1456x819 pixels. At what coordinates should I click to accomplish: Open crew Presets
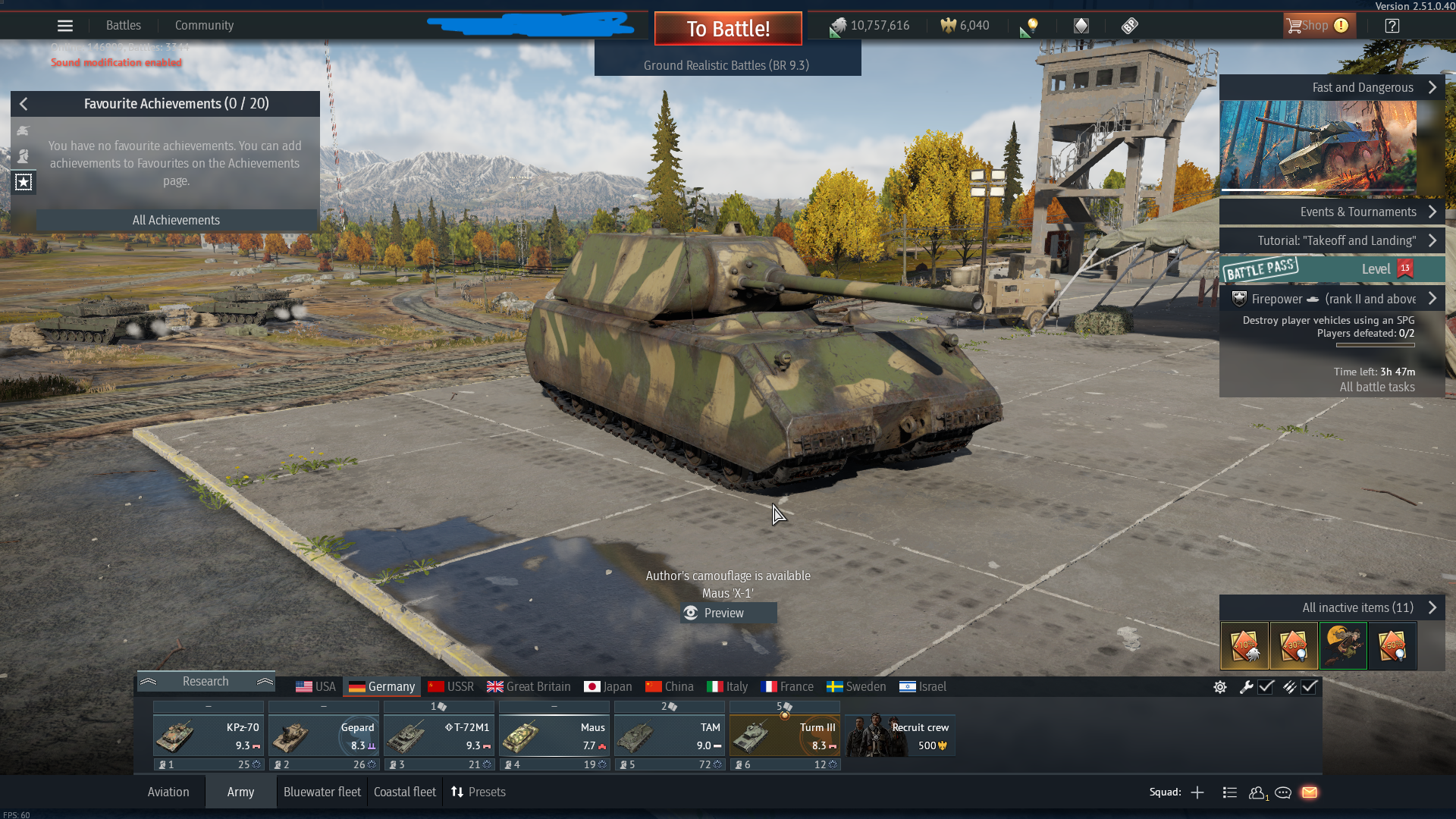coord(479,792)
